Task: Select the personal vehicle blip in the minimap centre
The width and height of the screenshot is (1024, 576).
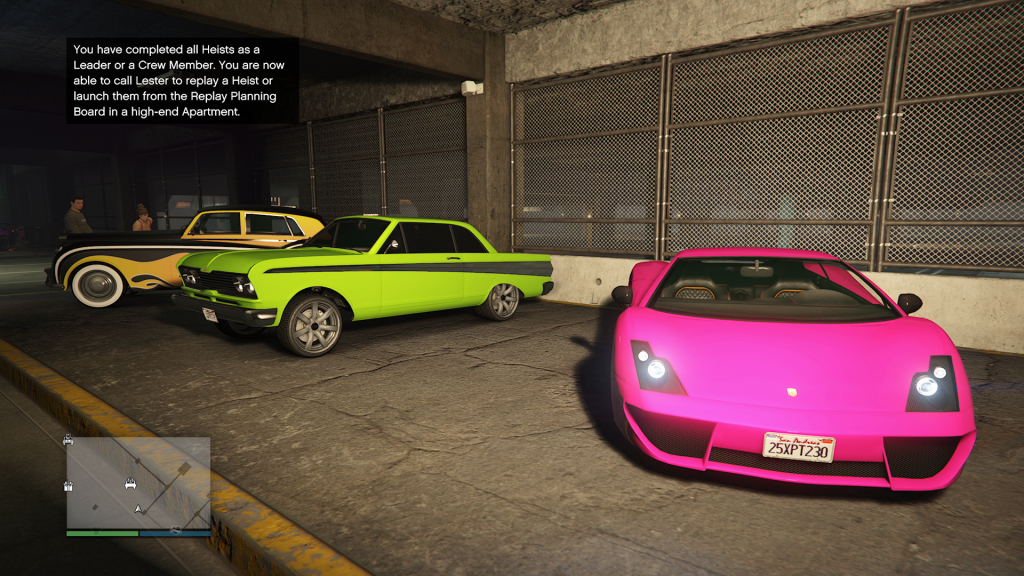Action: [x=130, y=485]
